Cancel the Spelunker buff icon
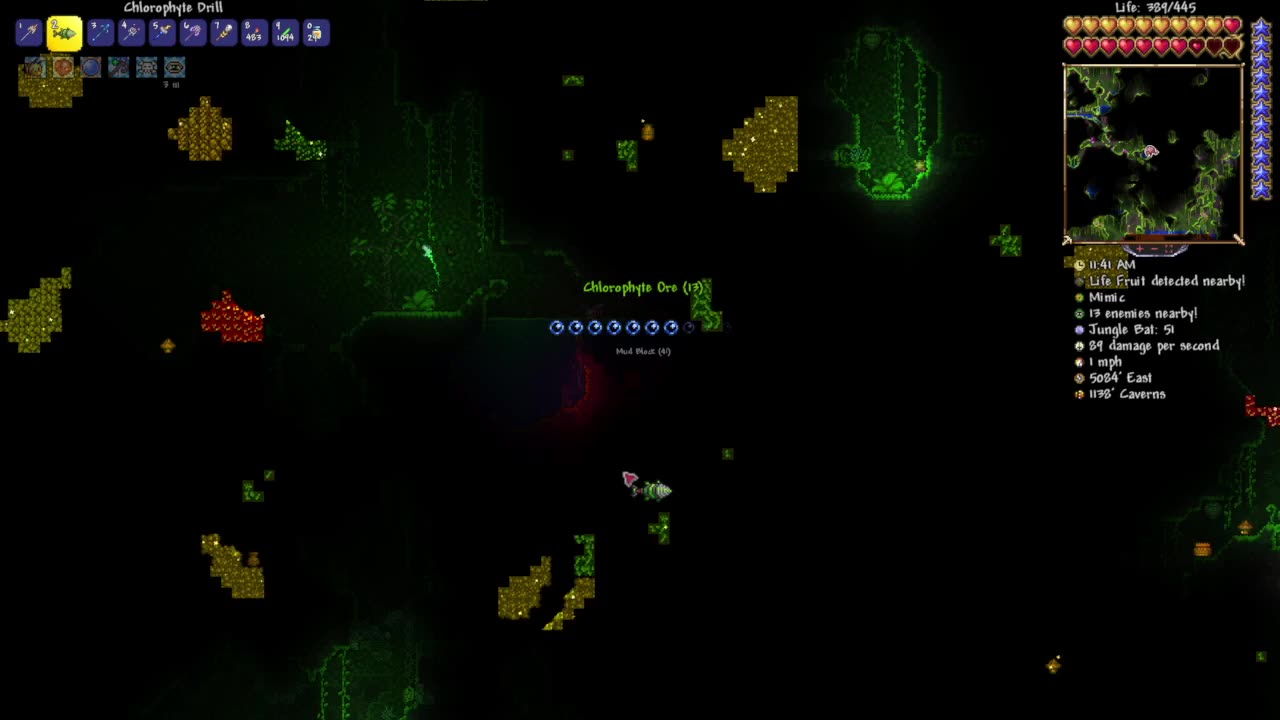Viewport: 1280px width, 720px height. [36, 67]
